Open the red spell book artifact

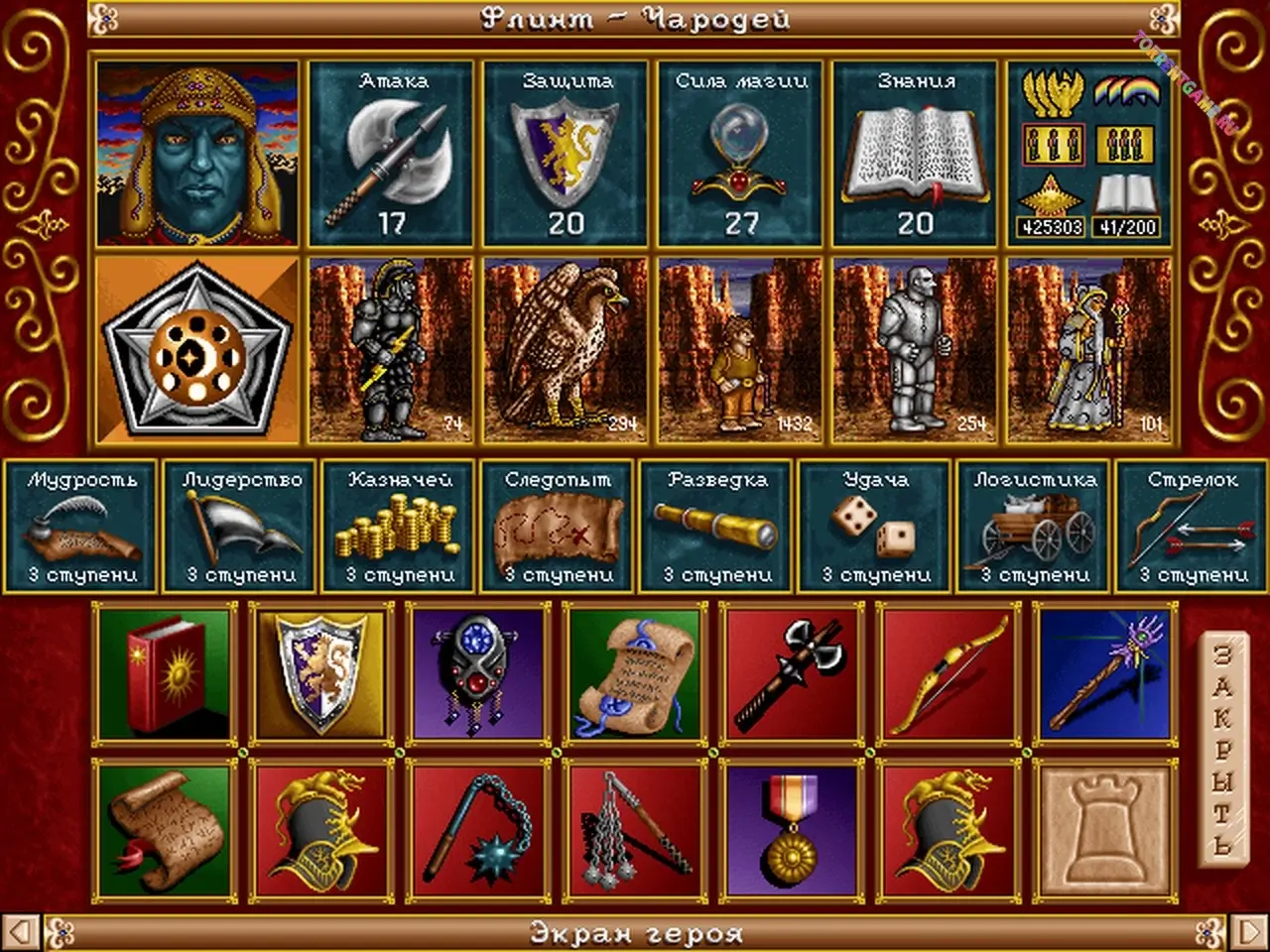click(x=165, y=672)
